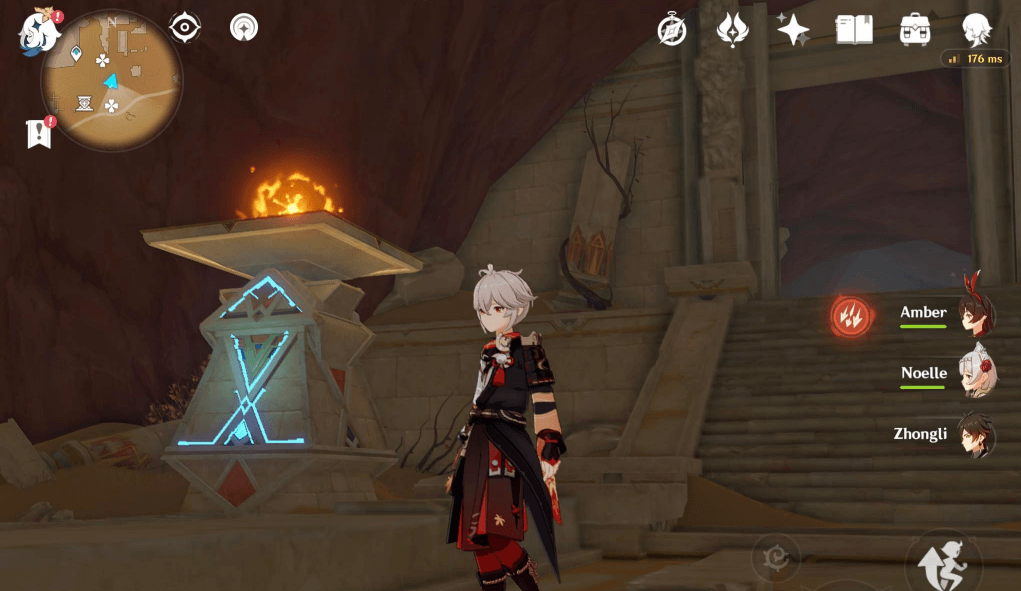Screen dimensions: 1021x591
Task: Click the spiral icon next to the minimap
Action: point(243,28)
